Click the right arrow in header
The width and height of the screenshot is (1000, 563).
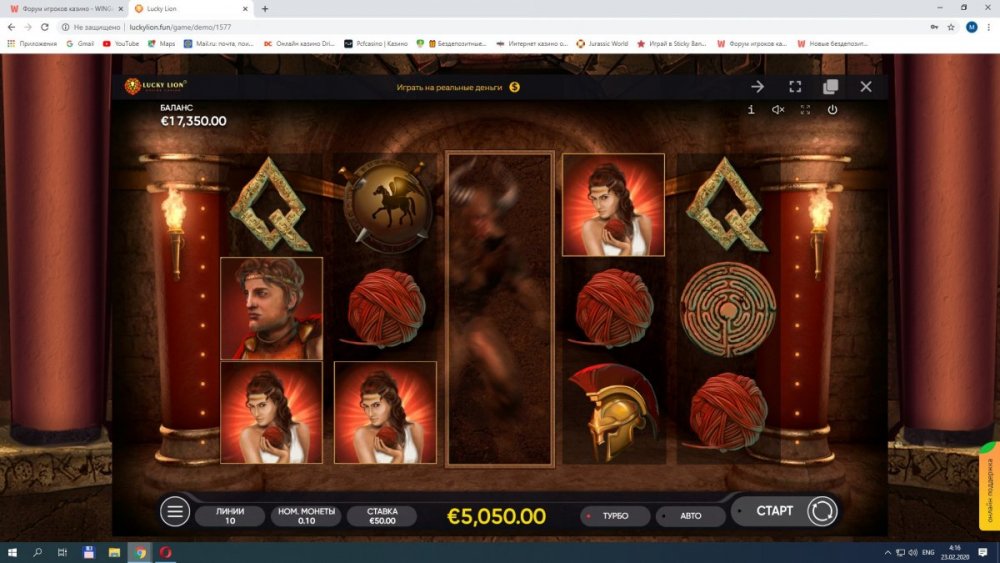758,87
